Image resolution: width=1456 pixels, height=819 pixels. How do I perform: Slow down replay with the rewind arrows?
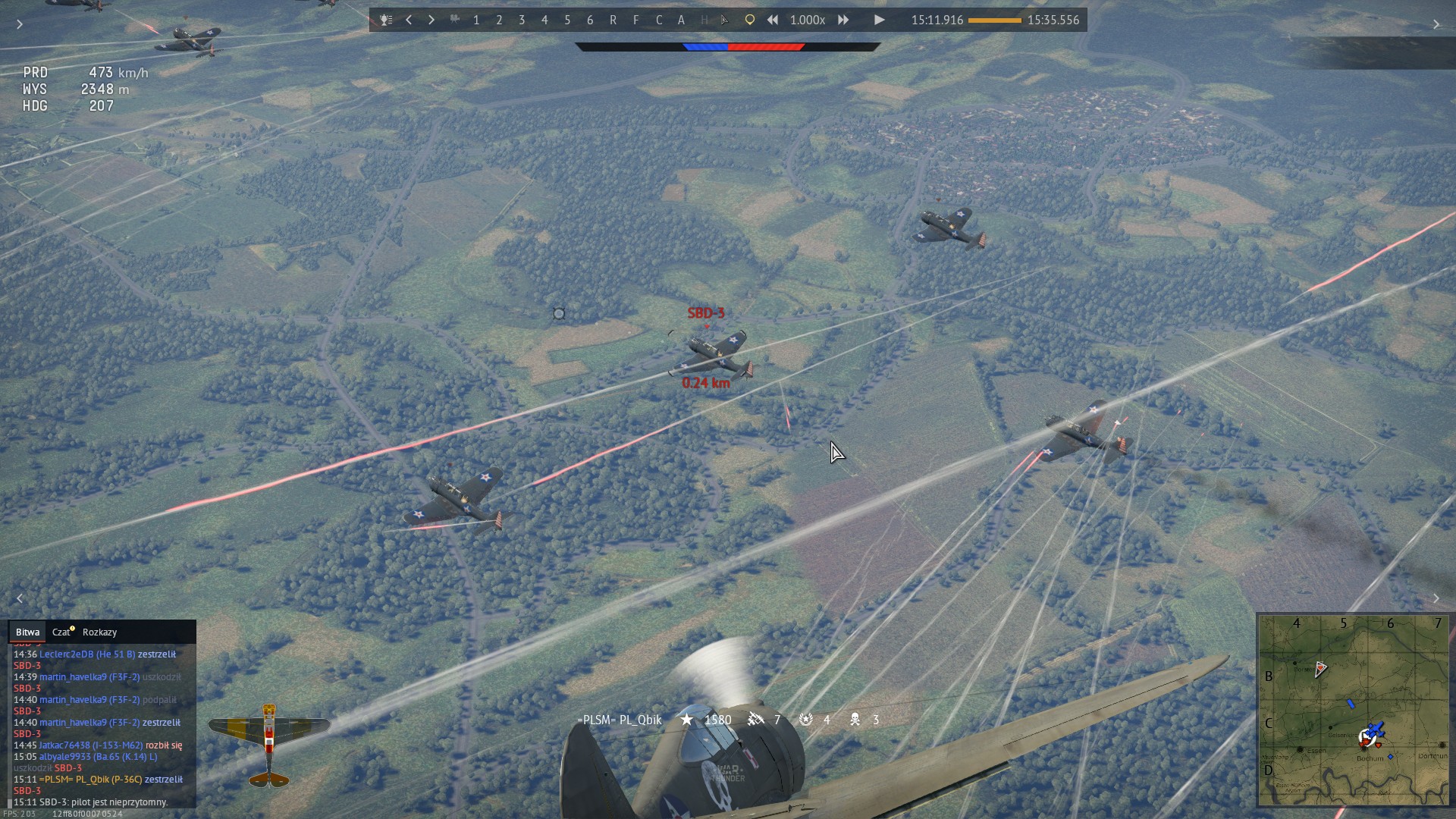772,20
